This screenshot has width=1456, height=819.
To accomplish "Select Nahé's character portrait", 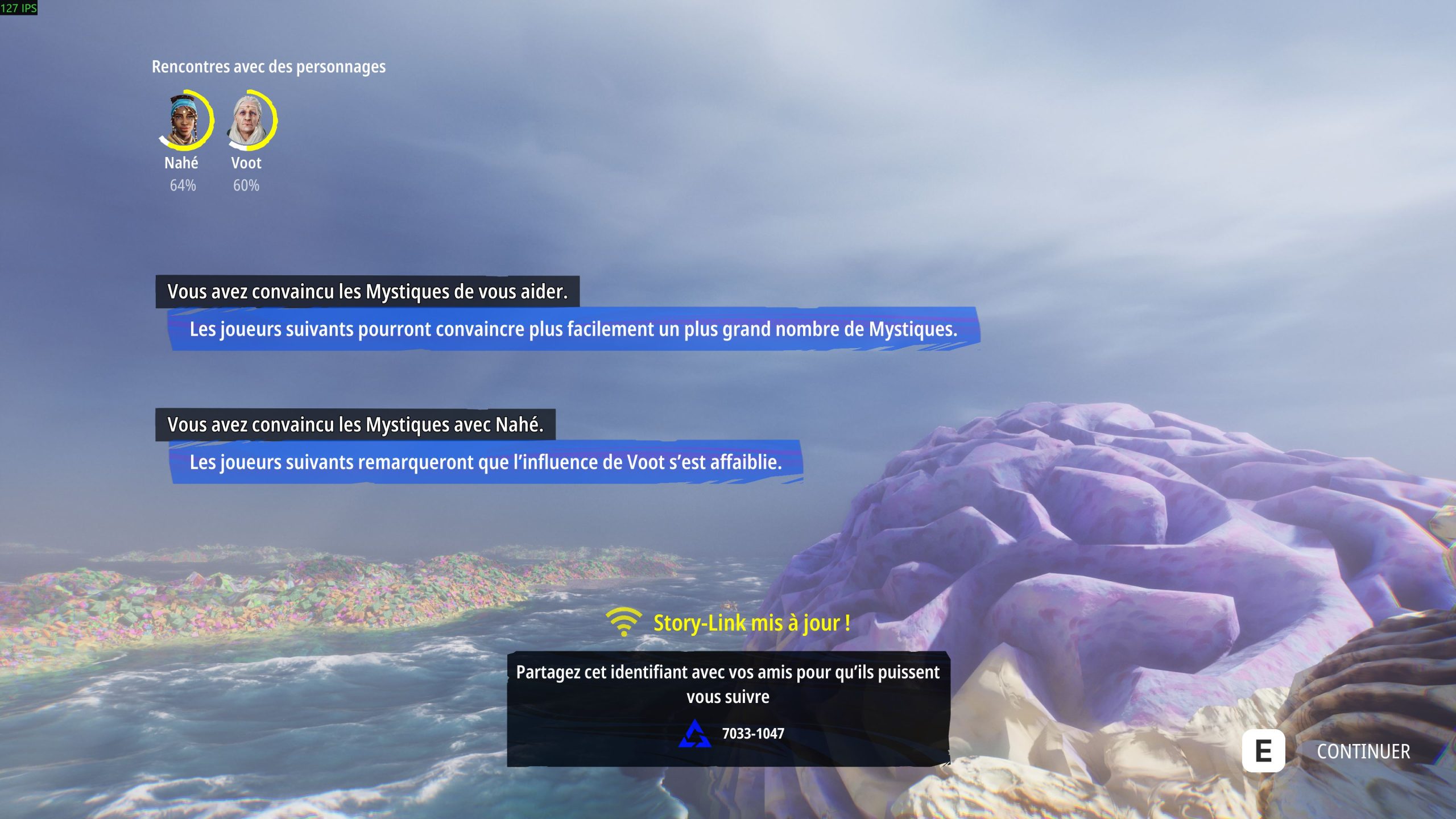I will 184,121.
